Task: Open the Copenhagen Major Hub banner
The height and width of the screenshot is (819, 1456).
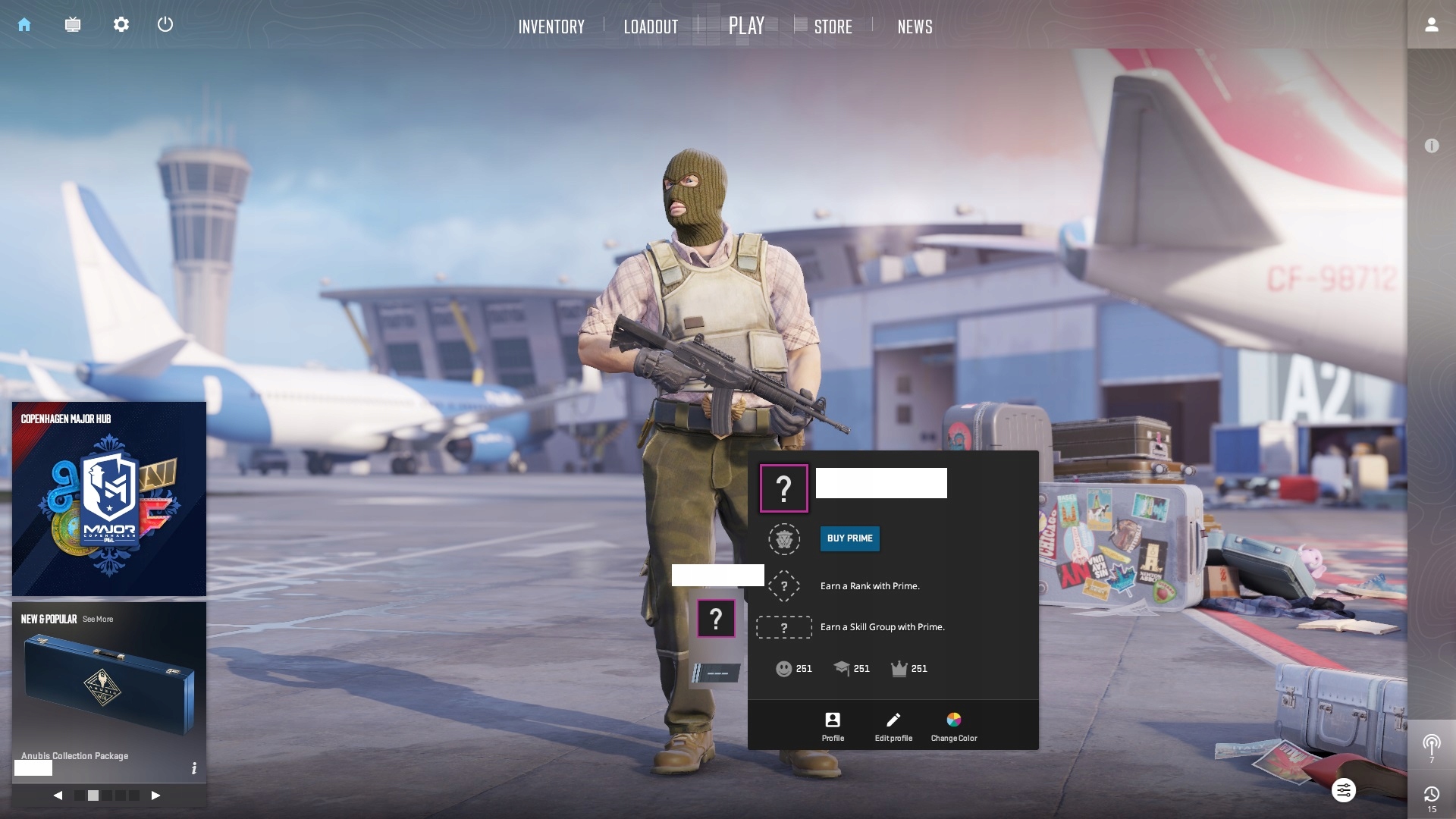Action: pos(109,500)
